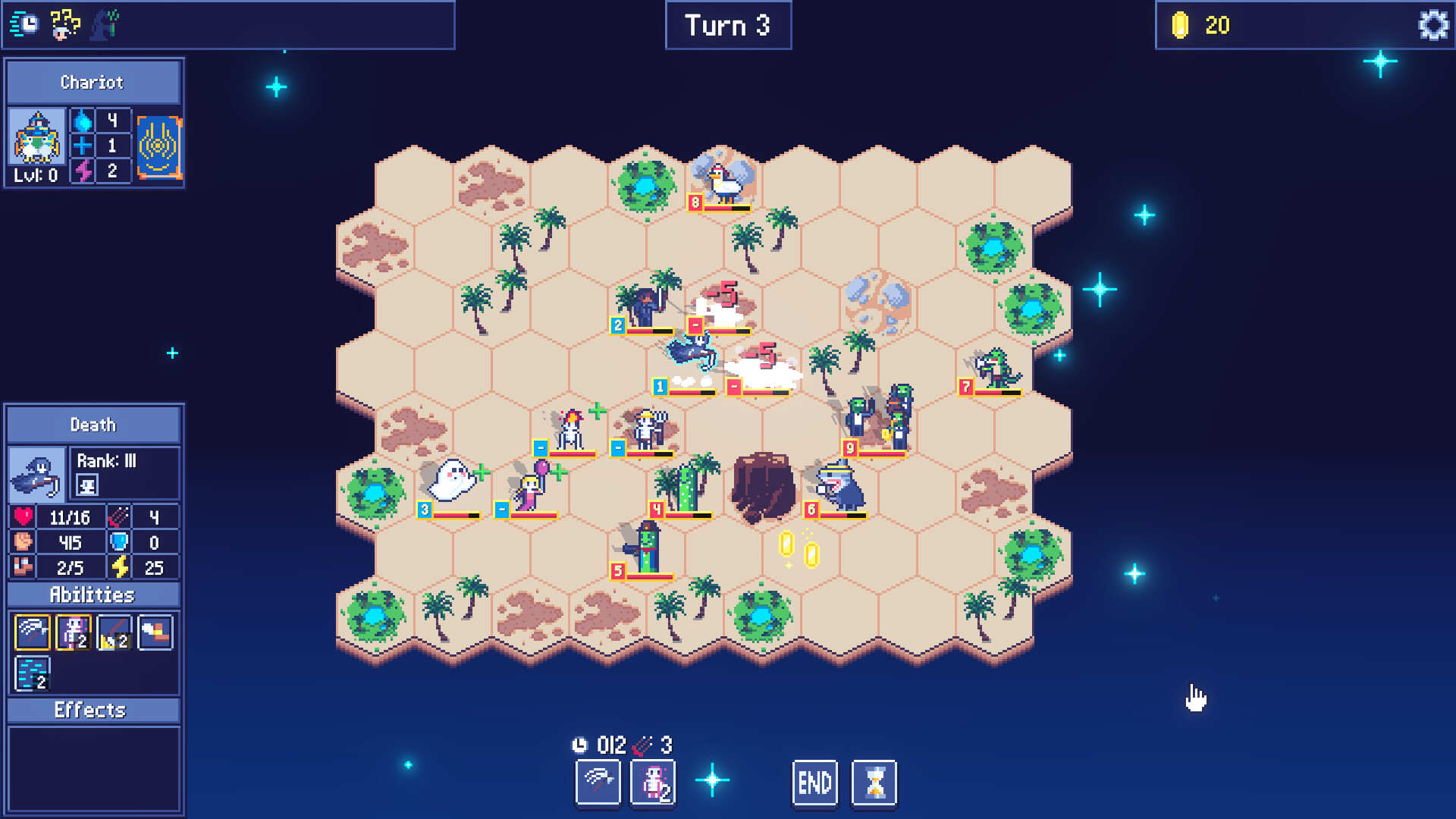The height and width of the screenshot is (819, 1456).
Task: Select the scythe action in bottom action bar
Action: click(598, 782)
